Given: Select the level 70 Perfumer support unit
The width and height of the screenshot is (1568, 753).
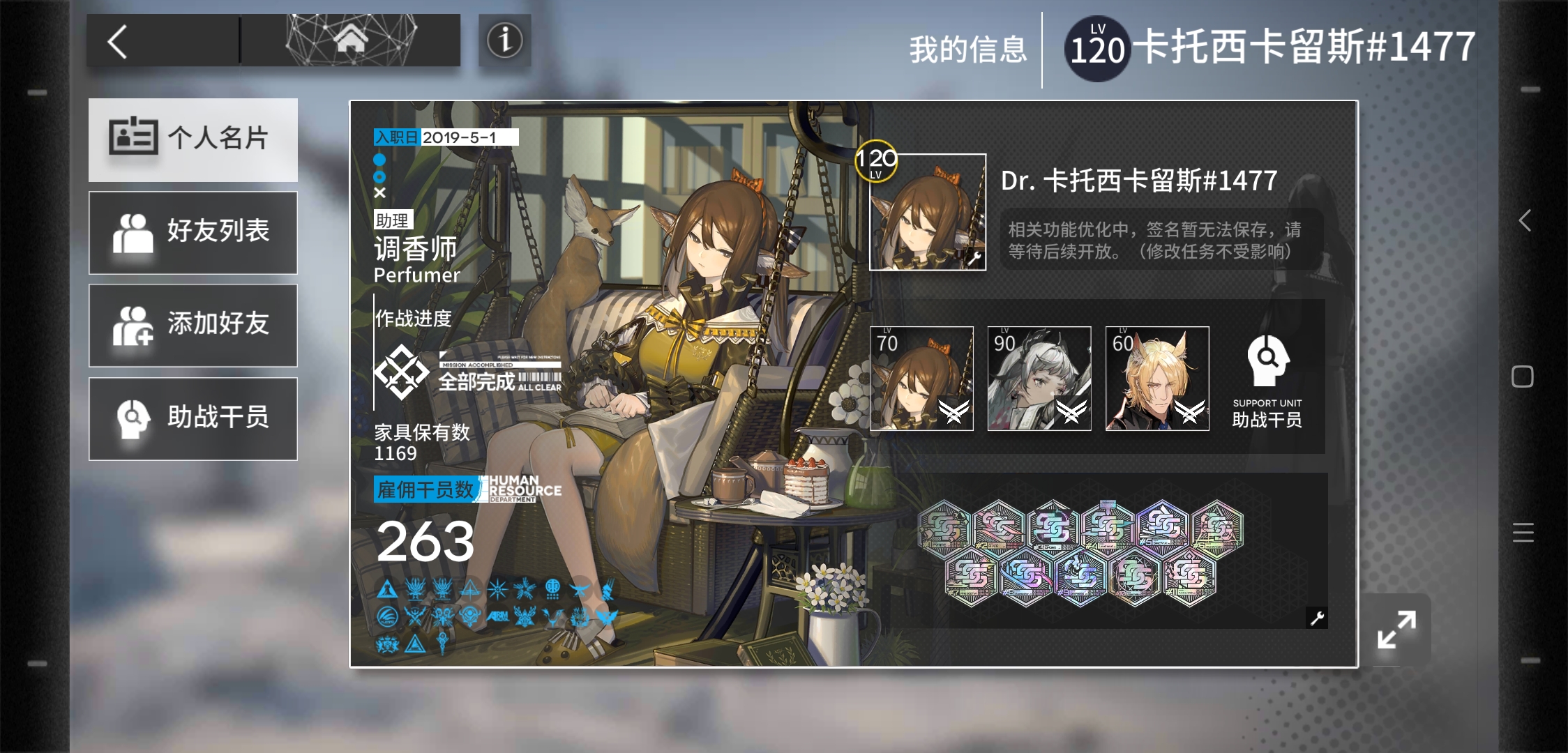Looking at the screenshot, I should [x=921, y=379].
